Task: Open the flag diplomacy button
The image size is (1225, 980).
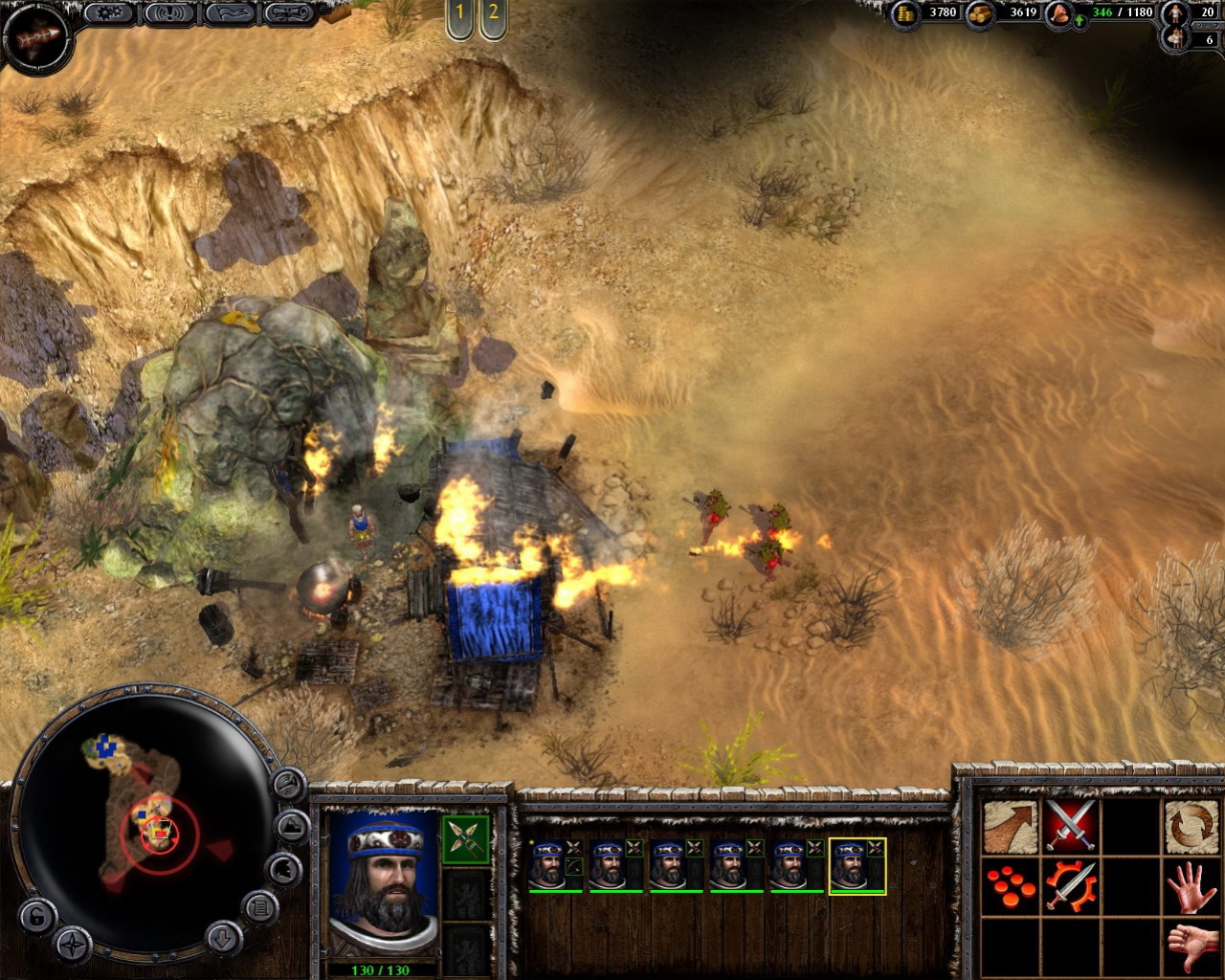Action: click(230, 13)
